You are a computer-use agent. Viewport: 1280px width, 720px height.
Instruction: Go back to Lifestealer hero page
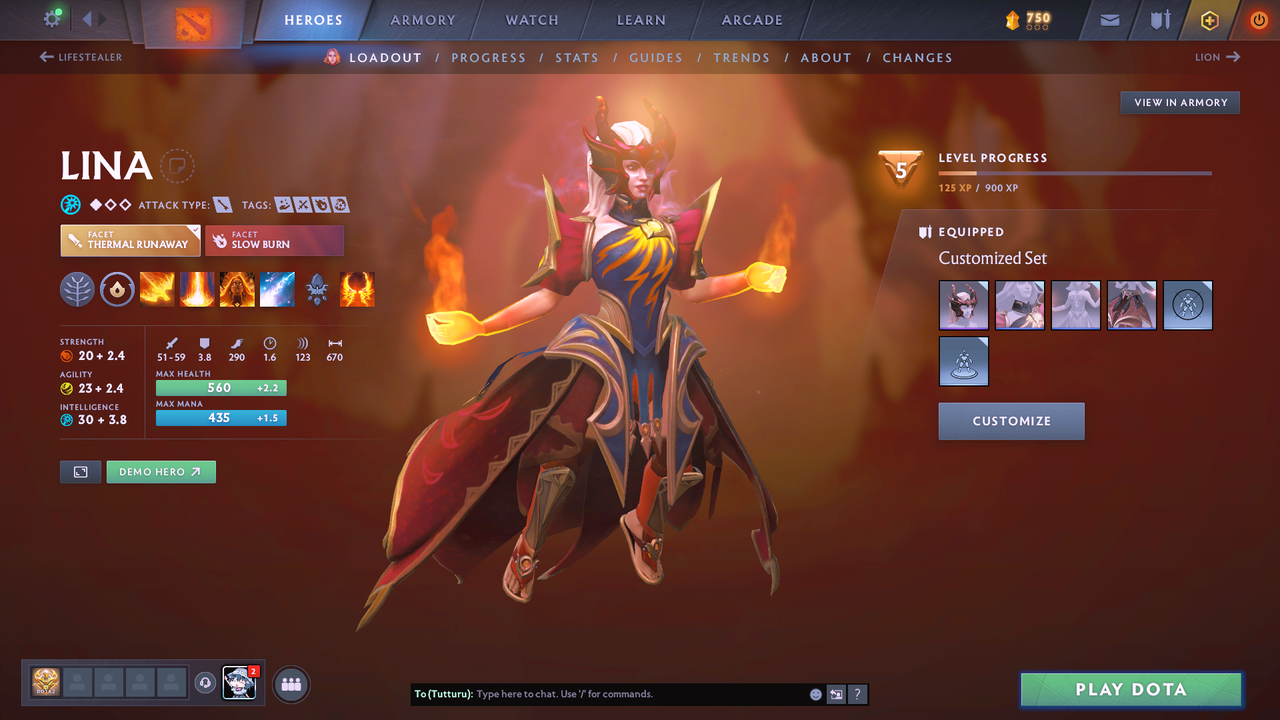(80, 57)
